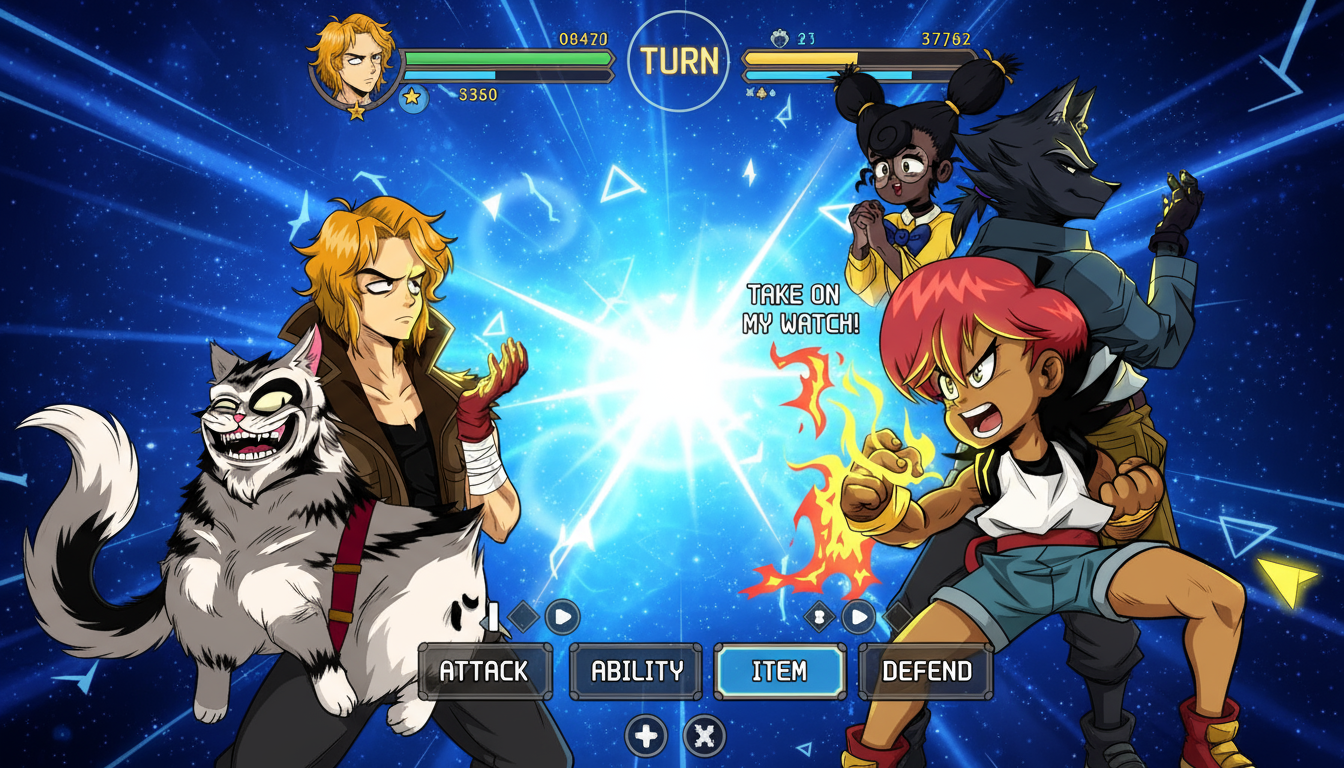Click the TAKE ON MY WATCH dialogue text
The height and width of the screenshot is (768, 1344).
[x=800, y=310]
